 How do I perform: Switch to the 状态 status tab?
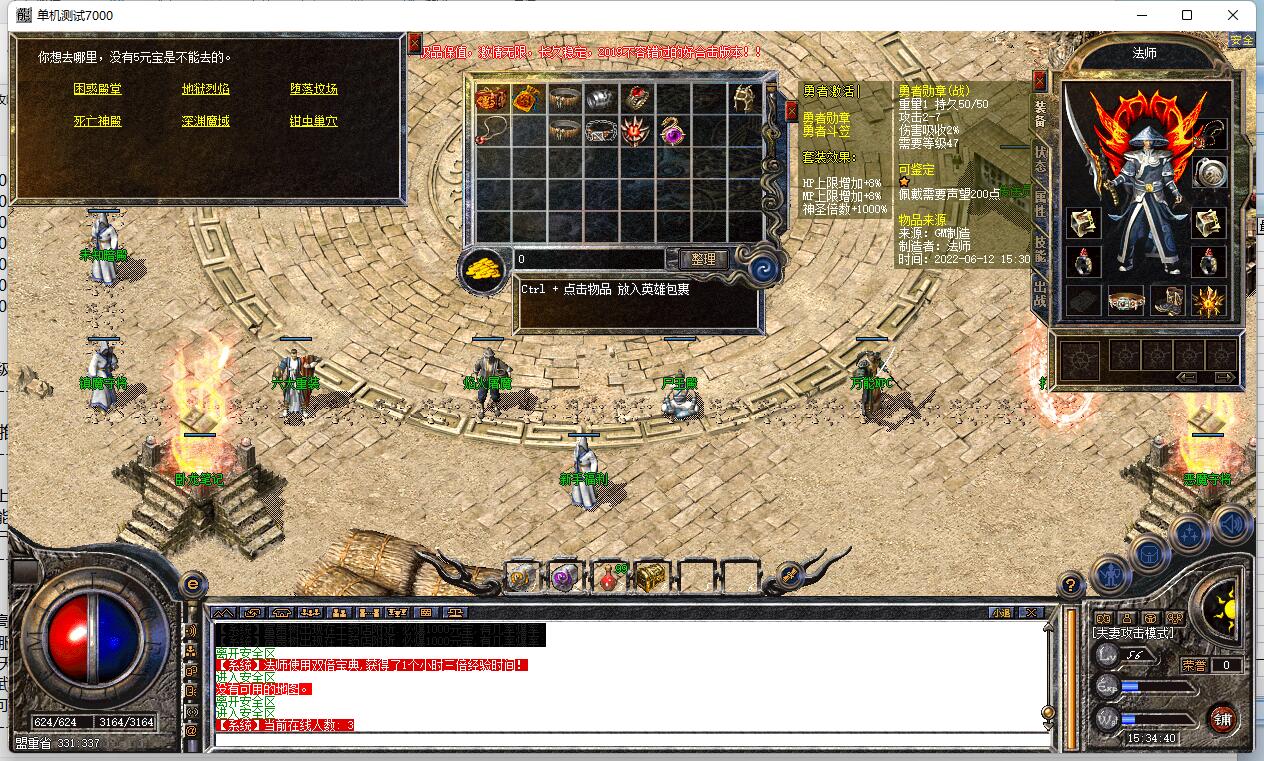tap(1040, 161)
